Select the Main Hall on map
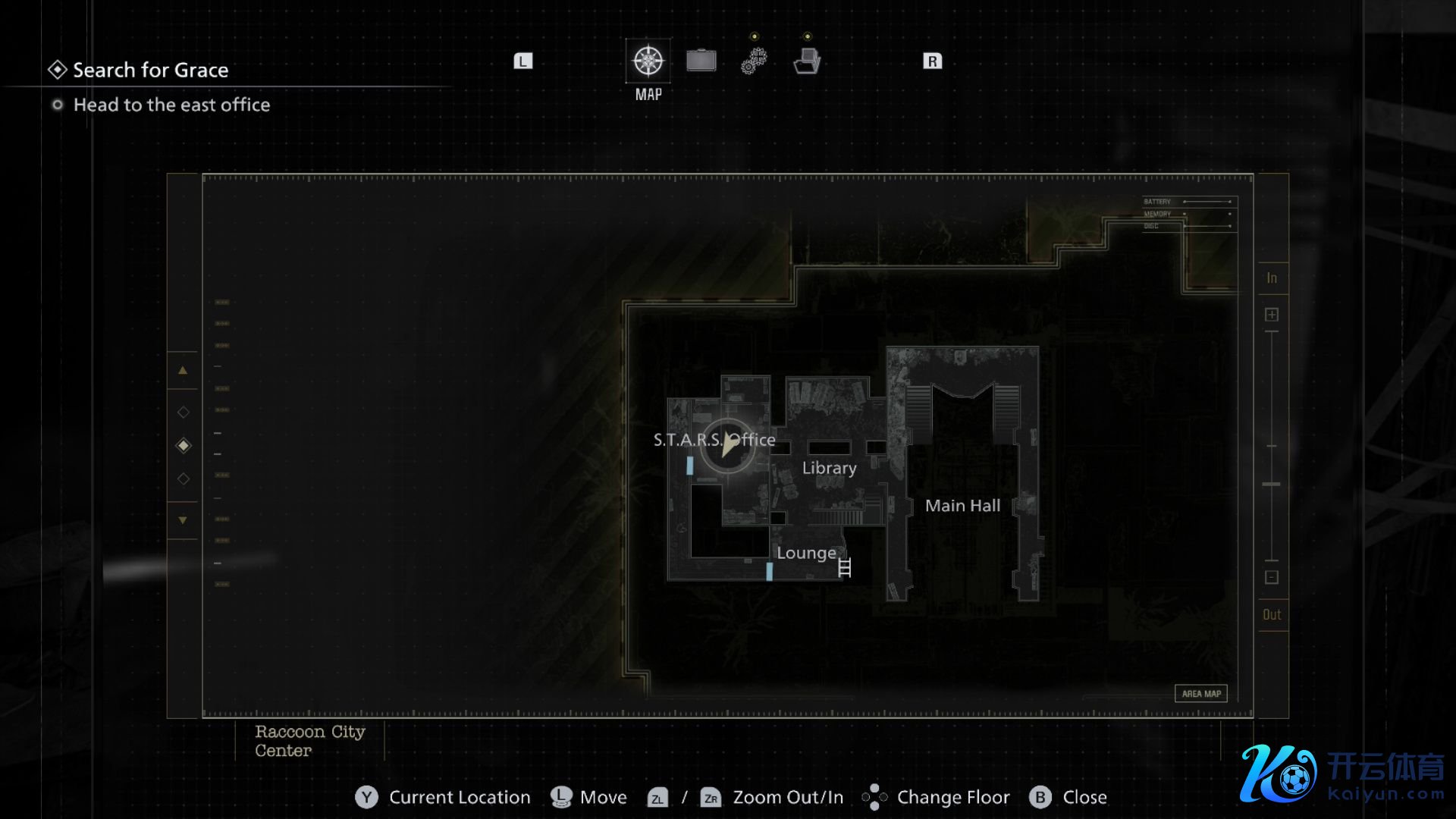The image size is (1456, 819). pyautogui.click(x=962, y=506)
